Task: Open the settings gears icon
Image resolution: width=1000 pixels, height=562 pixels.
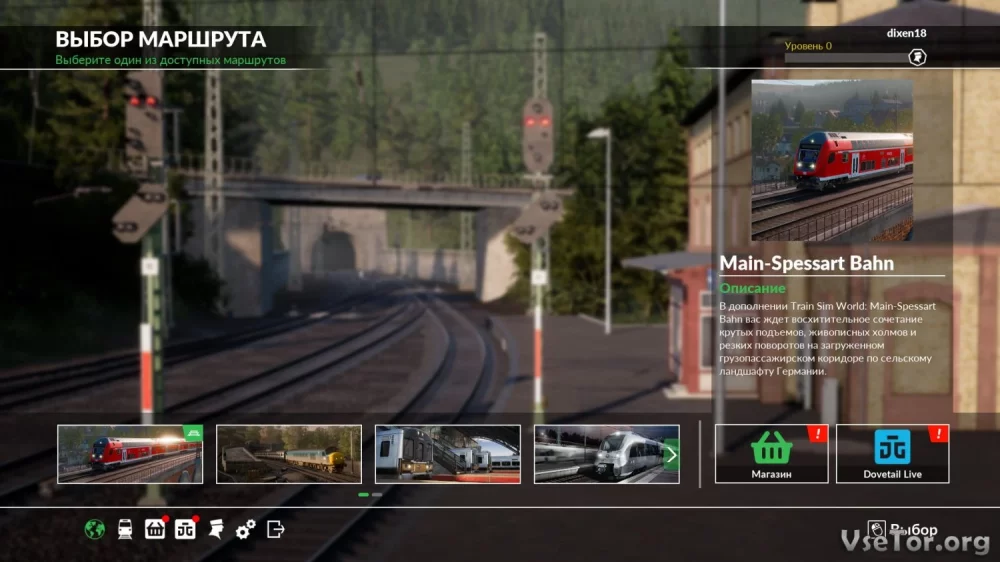Action: click(245, 529)
